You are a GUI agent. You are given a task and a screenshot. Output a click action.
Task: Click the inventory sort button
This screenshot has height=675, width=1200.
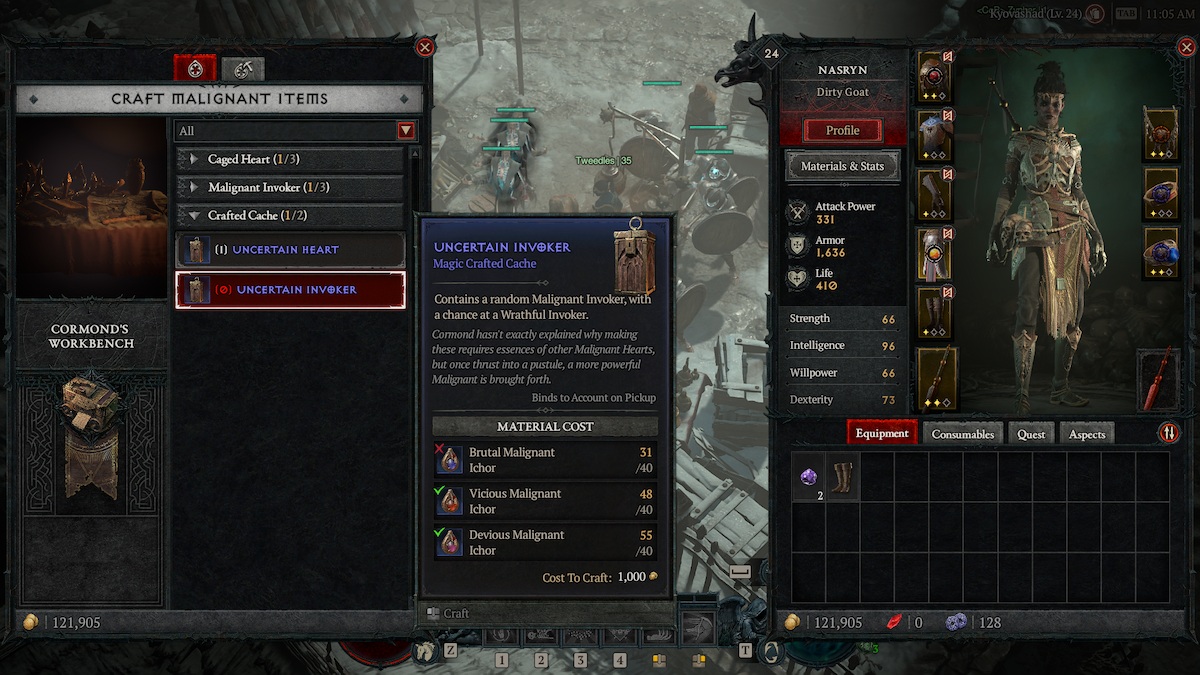(x=1169, y=433)
